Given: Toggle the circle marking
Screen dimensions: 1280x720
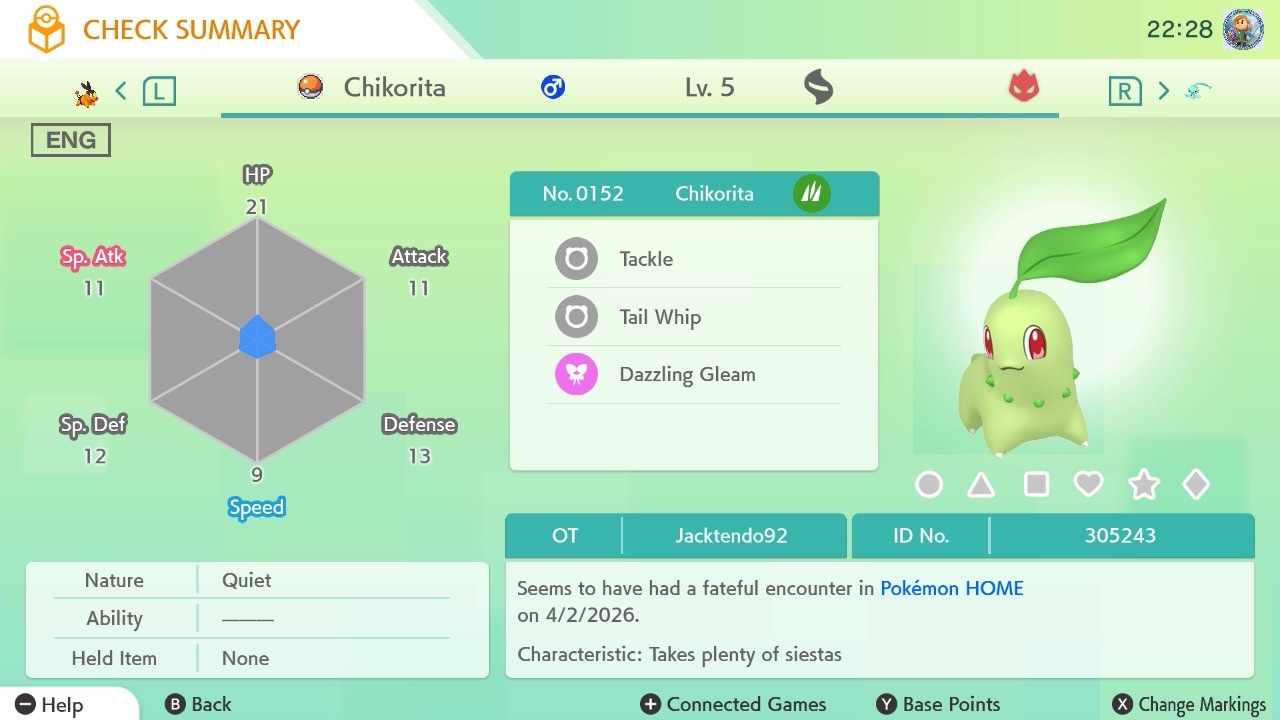Looking at the screenshot, I should 929,485.
